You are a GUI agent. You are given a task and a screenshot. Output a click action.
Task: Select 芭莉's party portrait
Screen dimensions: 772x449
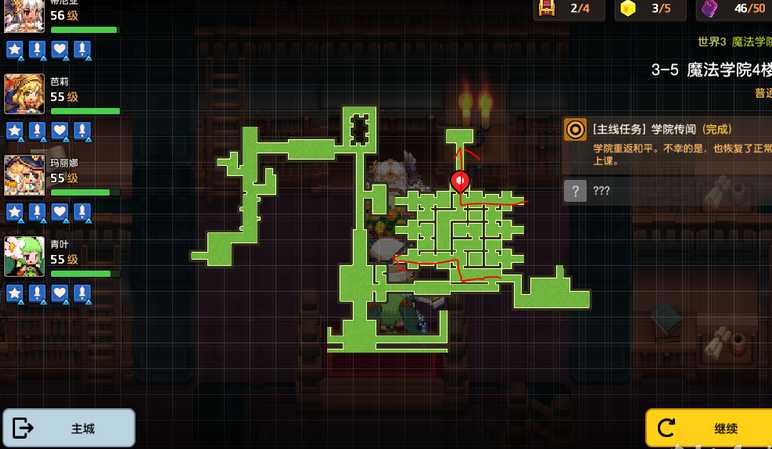coord(24,95)
